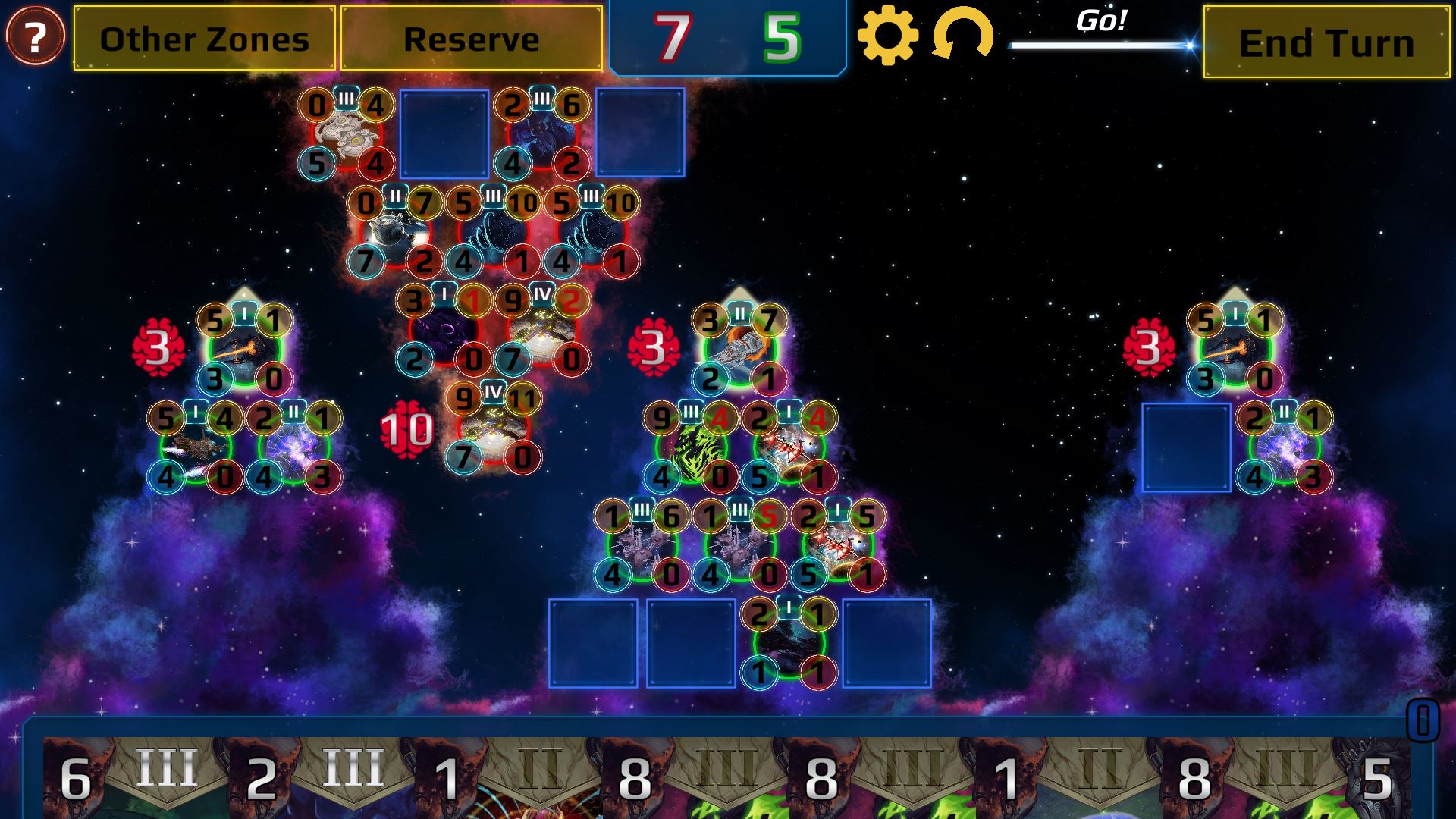Select the enemy card showing 0 III 4
The image size is (1456, 819).
coord(347,134)
